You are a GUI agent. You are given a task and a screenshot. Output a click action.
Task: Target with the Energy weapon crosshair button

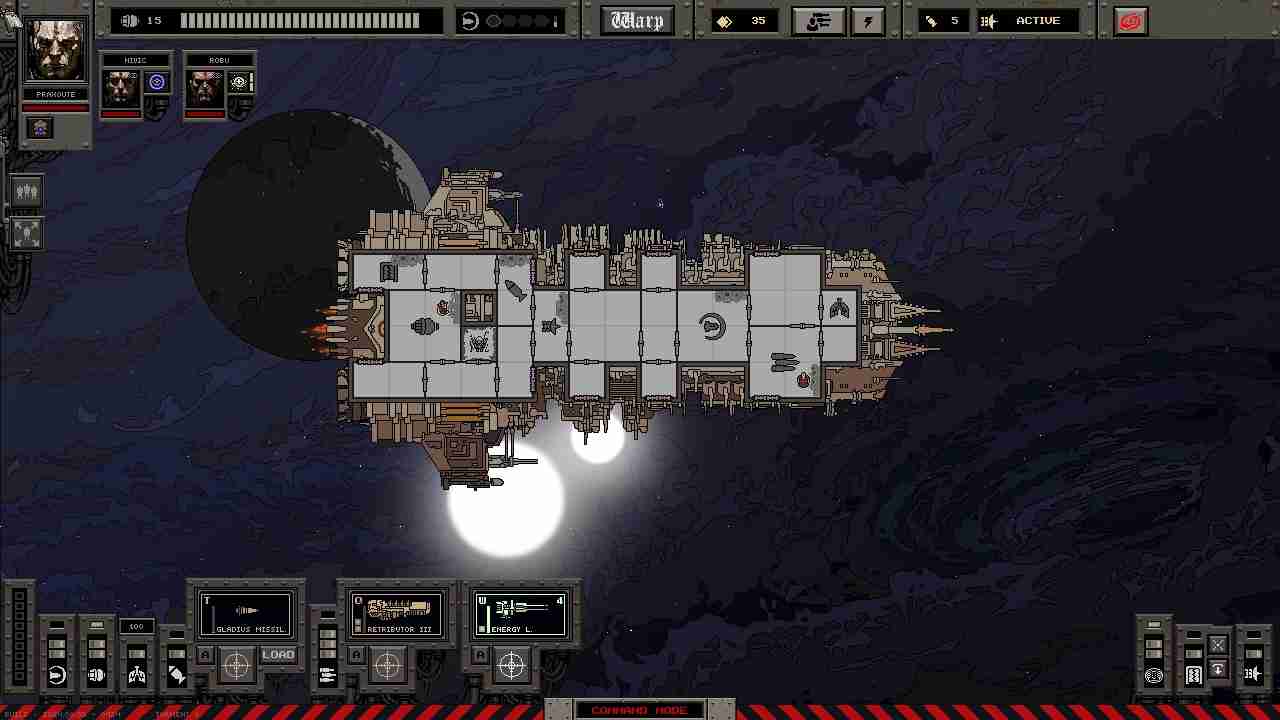pyautogui.click(x=511, y=664)
